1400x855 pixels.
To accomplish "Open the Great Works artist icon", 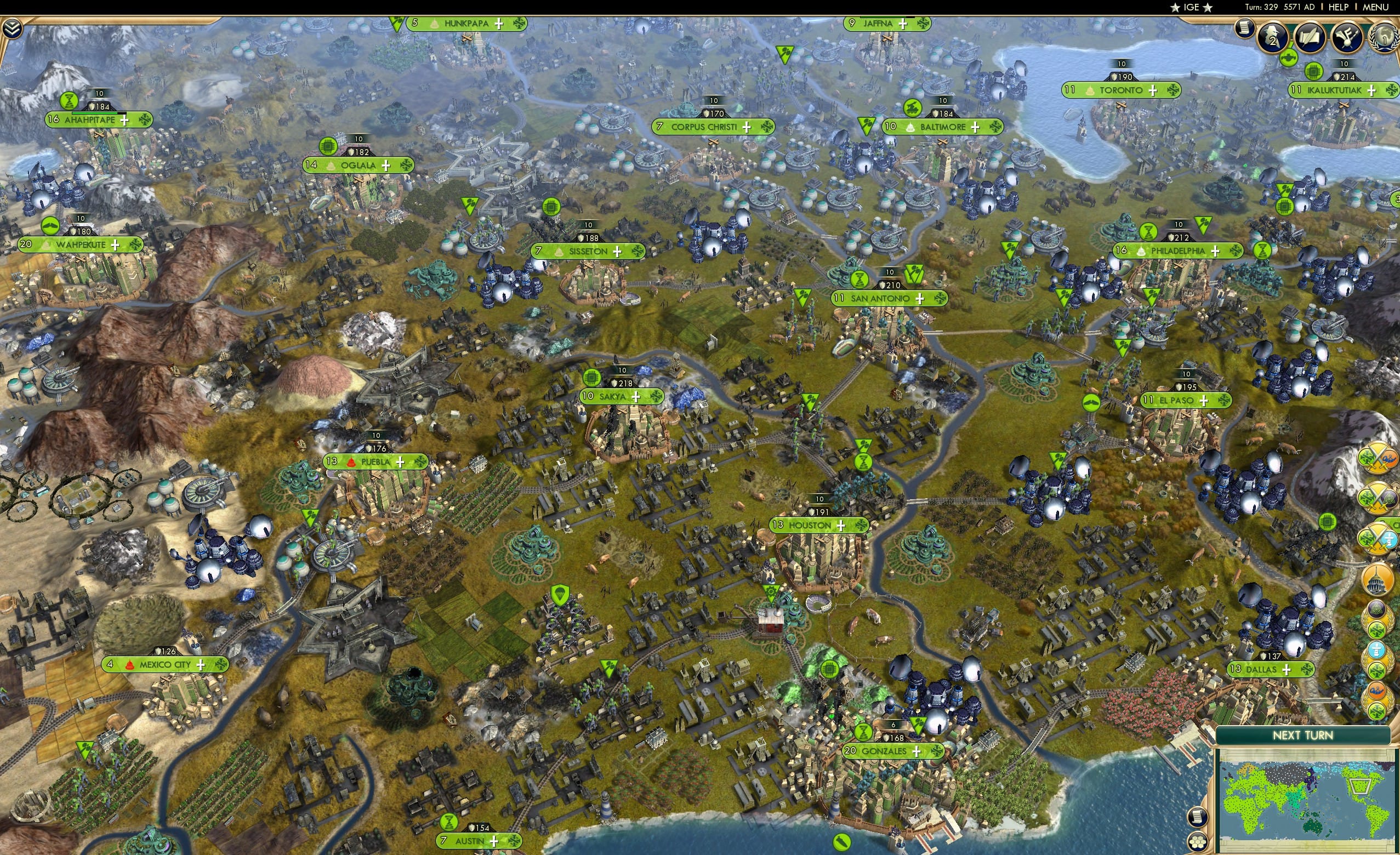I will click(x=1348, y=38).
